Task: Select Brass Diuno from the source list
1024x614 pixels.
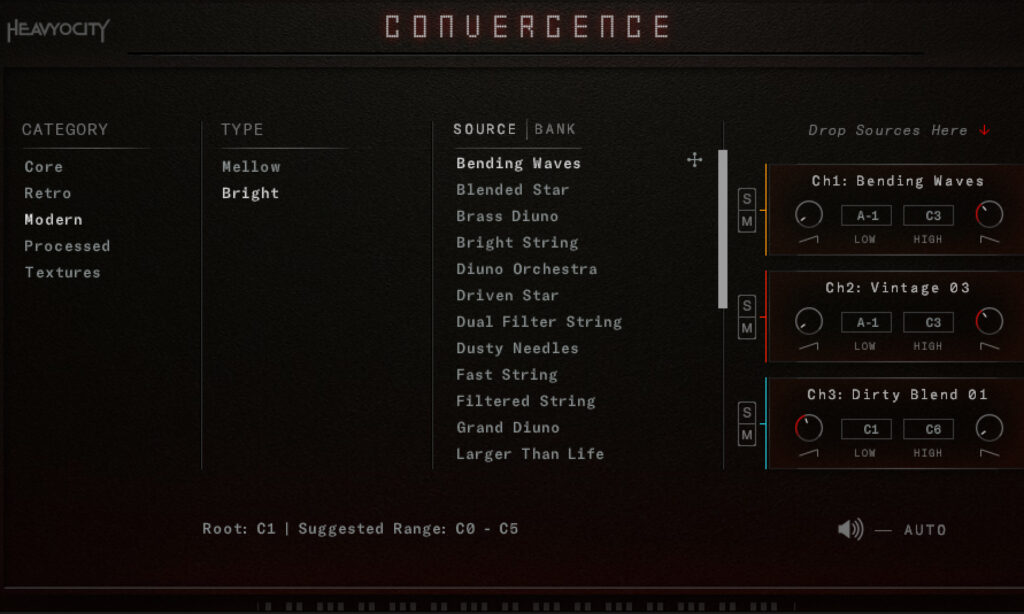Action: click(x=507, y=216)
